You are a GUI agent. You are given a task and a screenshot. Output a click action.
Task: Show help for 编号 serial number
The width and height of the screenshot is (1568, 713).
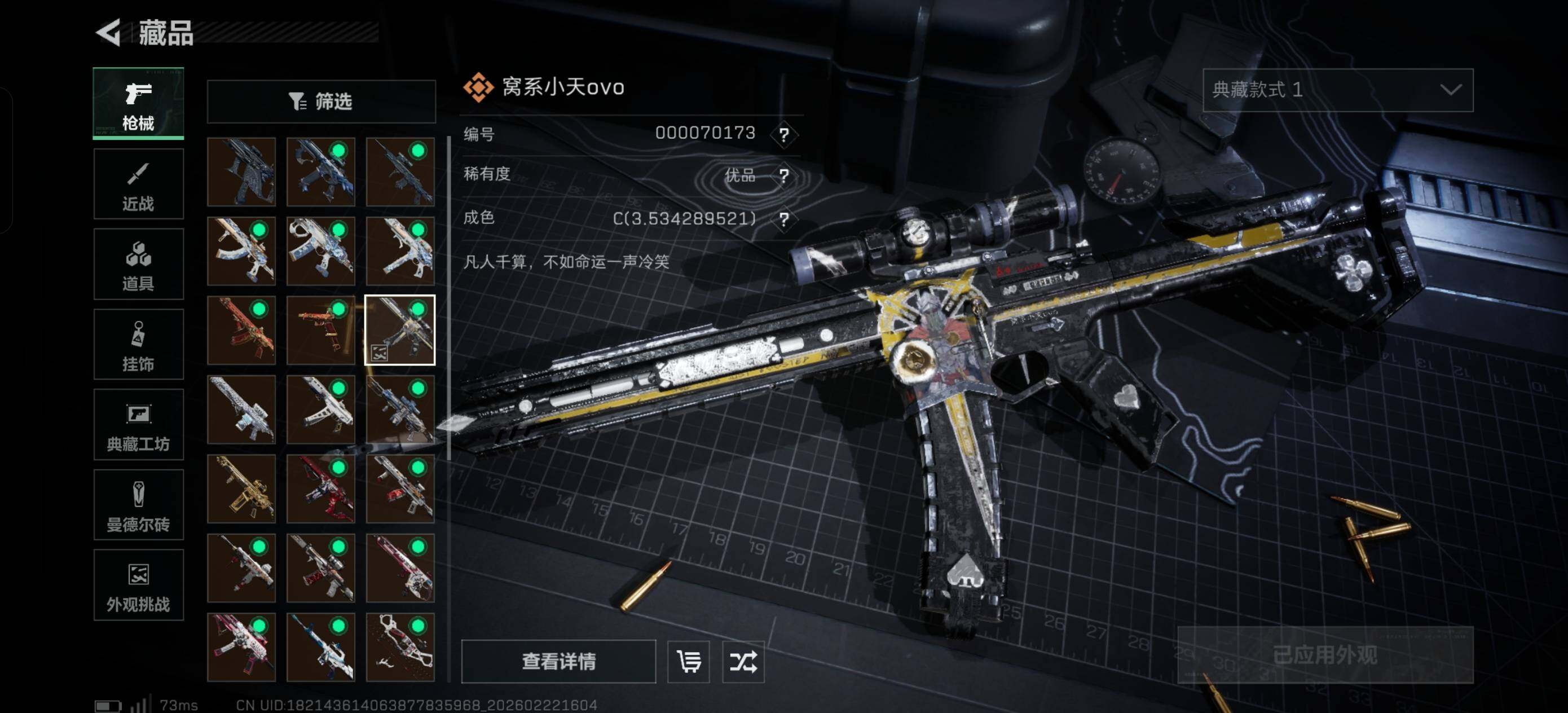tap(784, 134)
